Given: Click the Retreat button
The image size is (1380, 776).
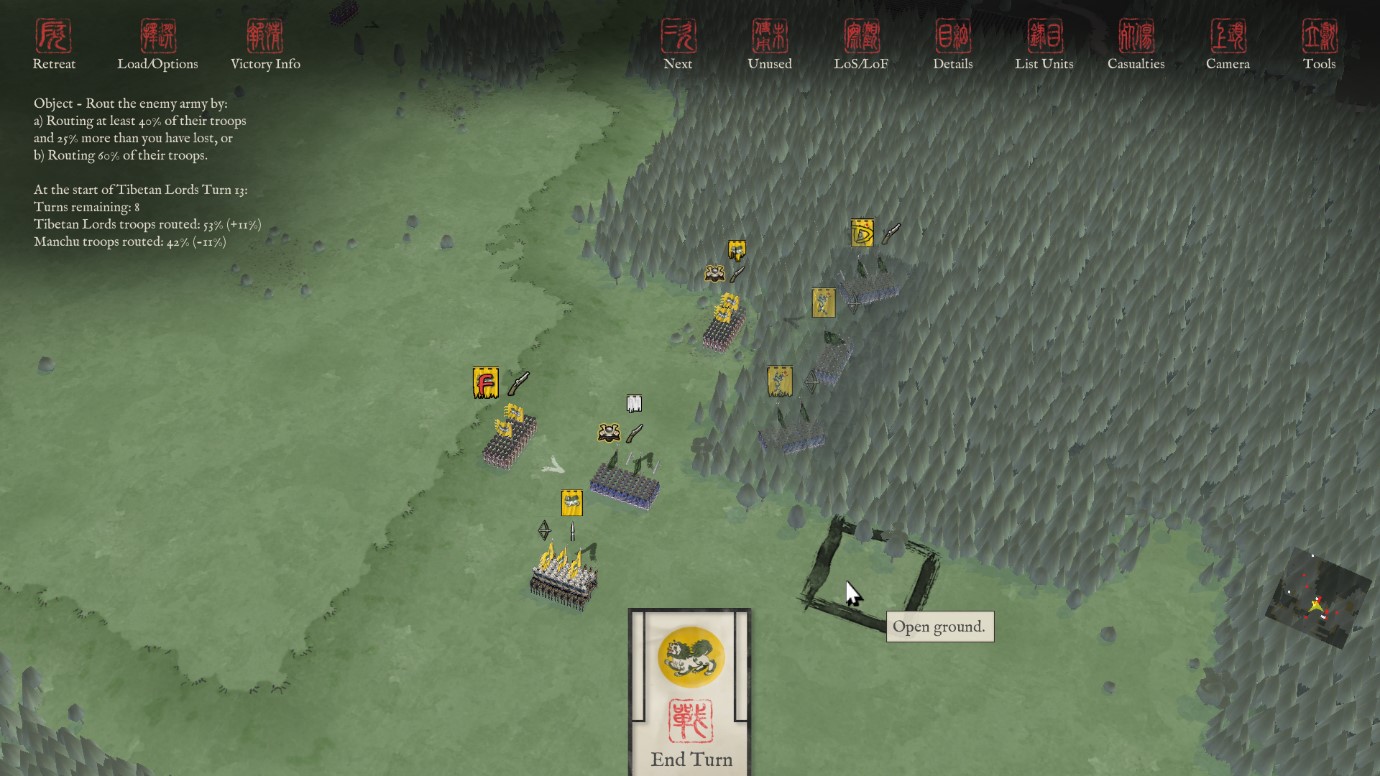Looking at the screenshot, I should 54,45.
